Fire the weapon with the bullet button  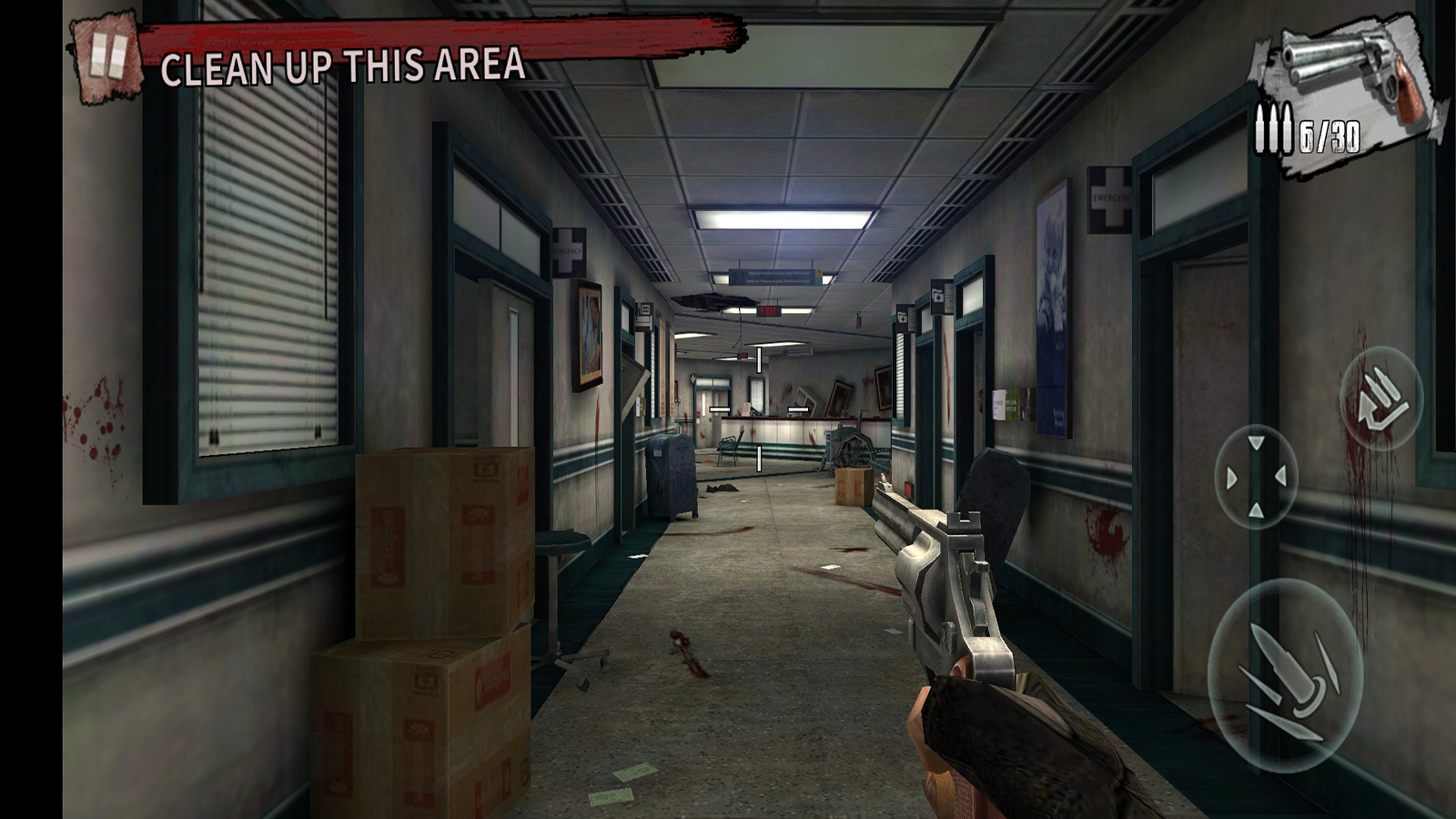pos(1284,674)
